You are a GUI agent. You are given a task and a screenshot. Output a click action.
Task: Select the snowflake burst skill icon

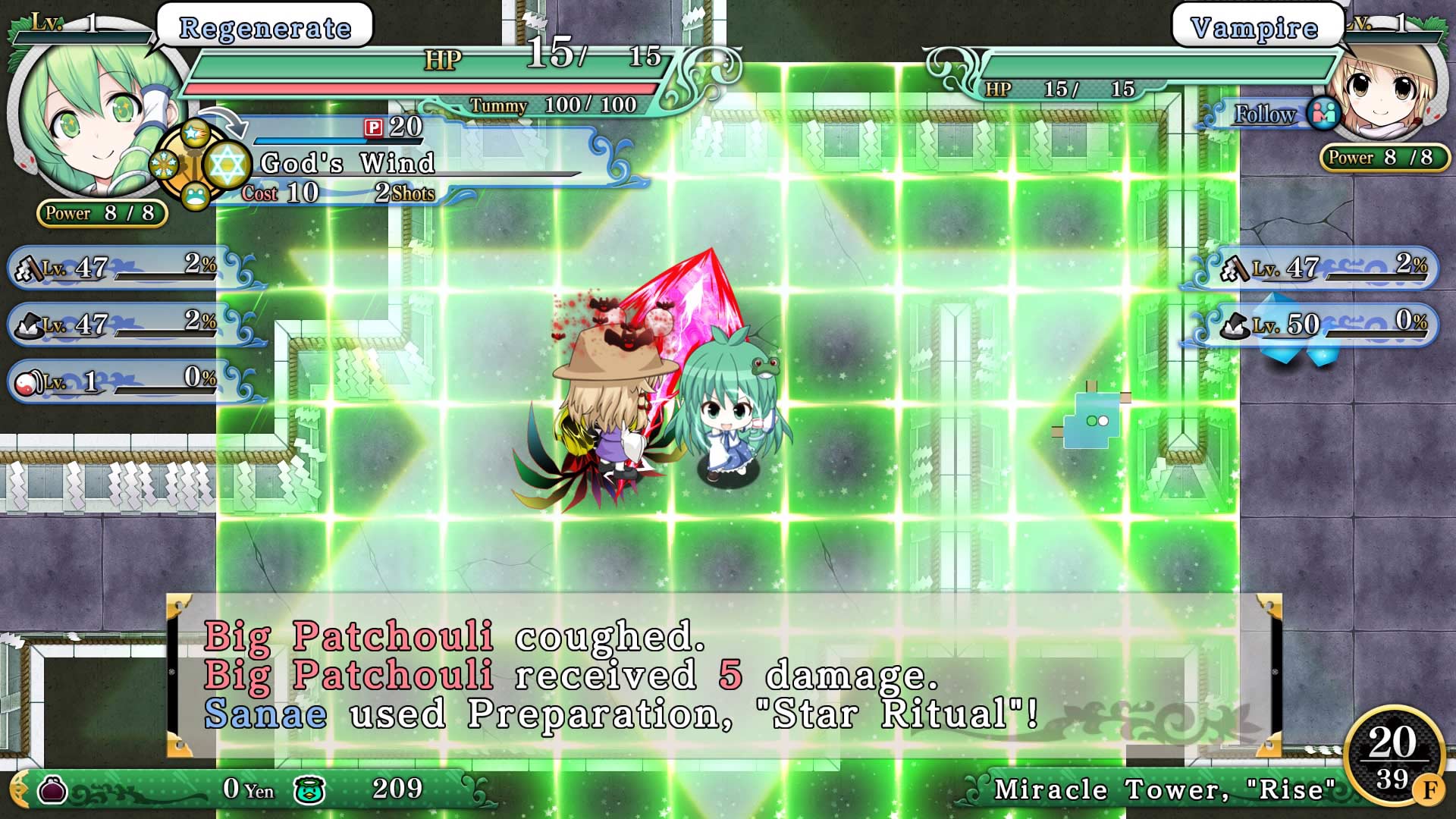[x=164, y=164]
